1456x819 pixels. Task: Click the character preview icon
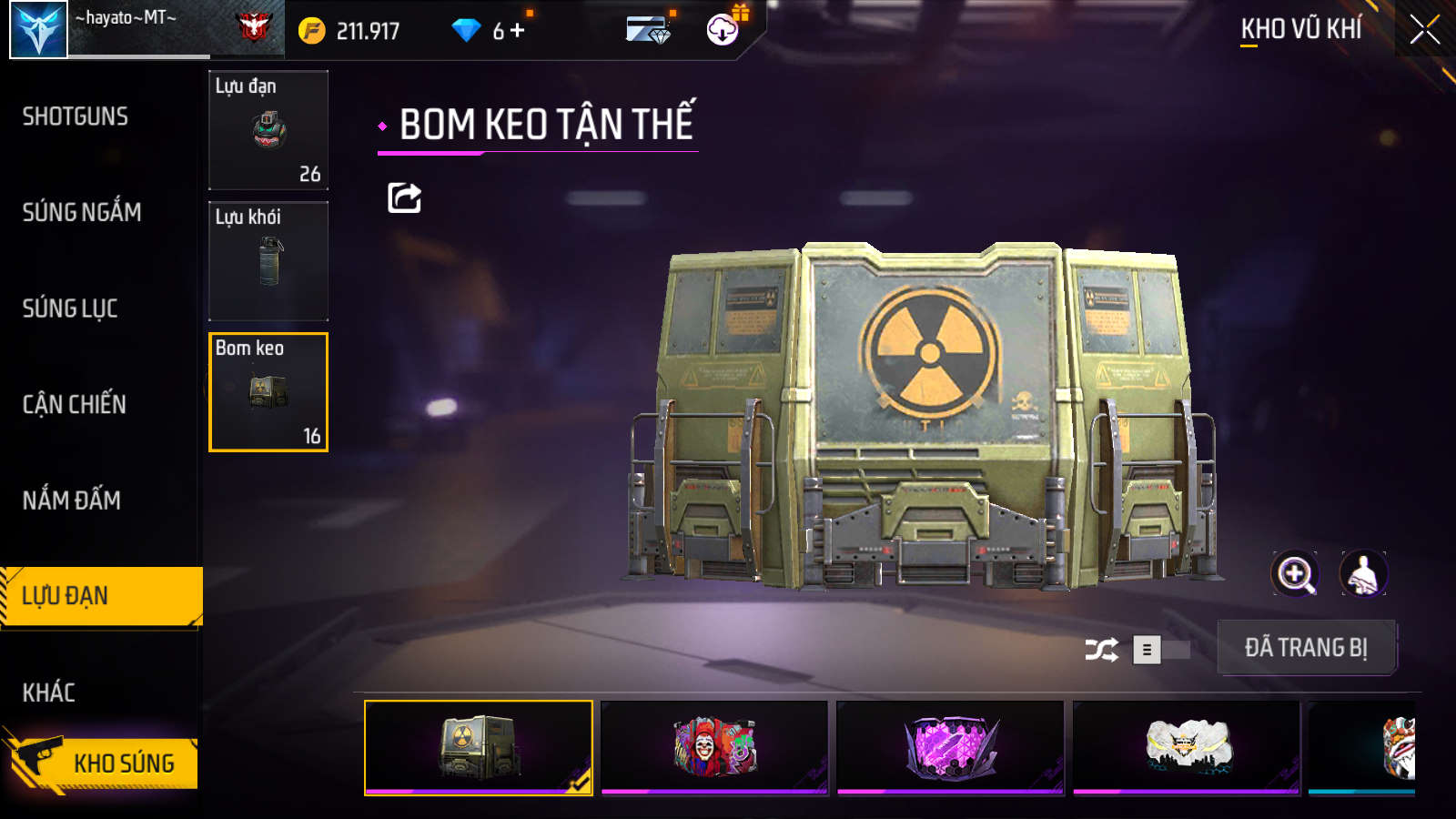click(1362, 574)
